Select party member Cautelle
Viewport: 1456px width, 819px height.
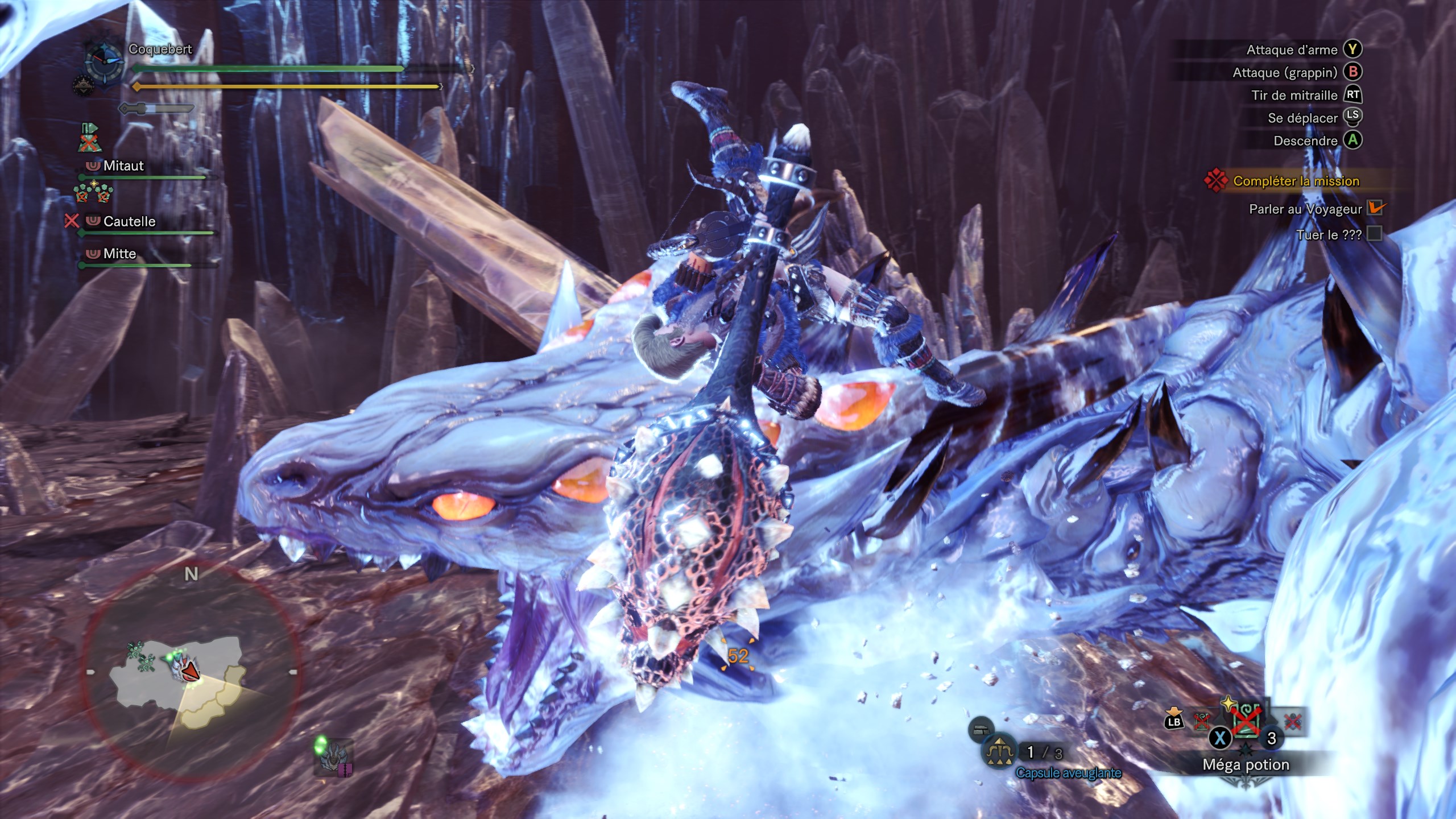click(129, 221)
